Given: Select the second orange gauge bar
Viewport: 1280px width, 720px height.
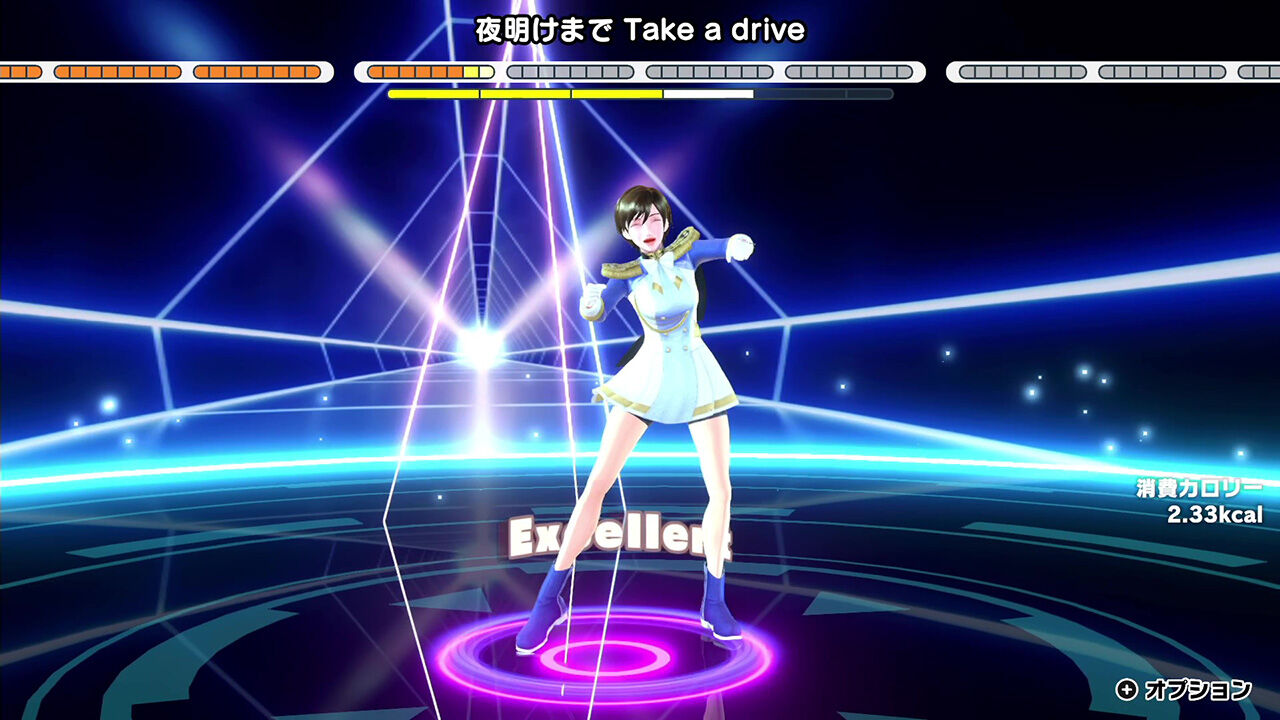Looking at the screenshot, I should 120,71.
